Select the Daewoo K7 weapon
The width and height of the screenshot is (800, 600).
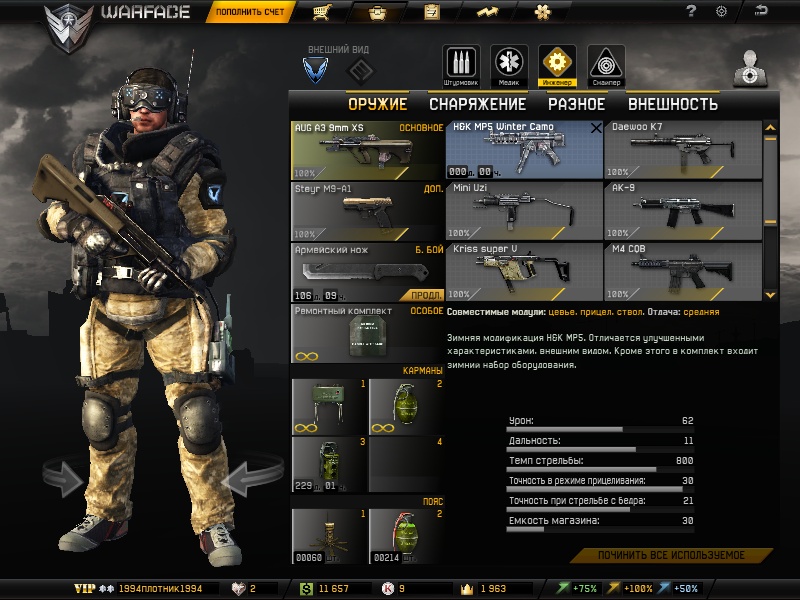point(681,150)
